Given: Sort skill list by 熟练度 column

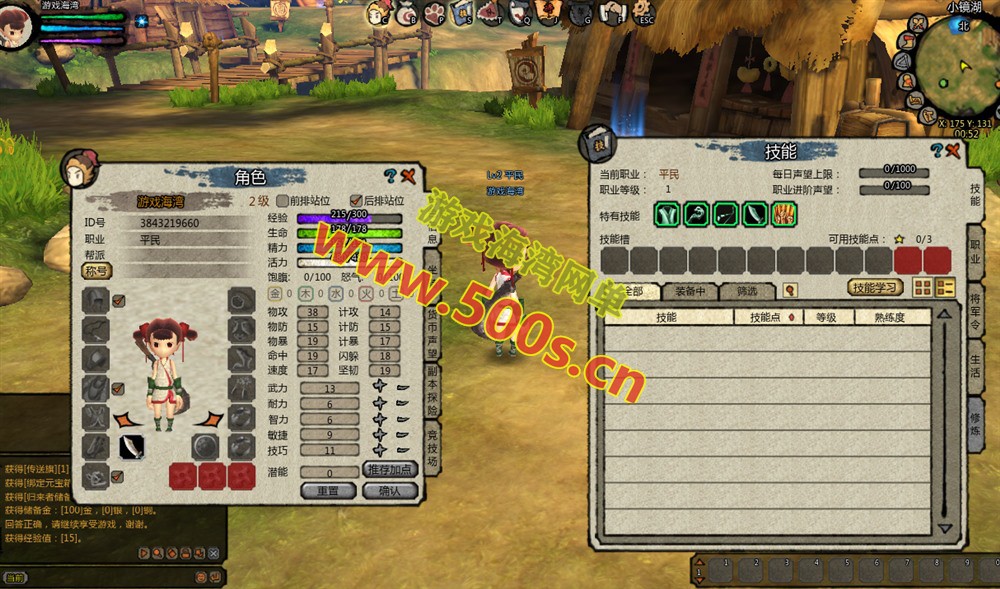Looking at the screenshot, I should click(890, 317).
